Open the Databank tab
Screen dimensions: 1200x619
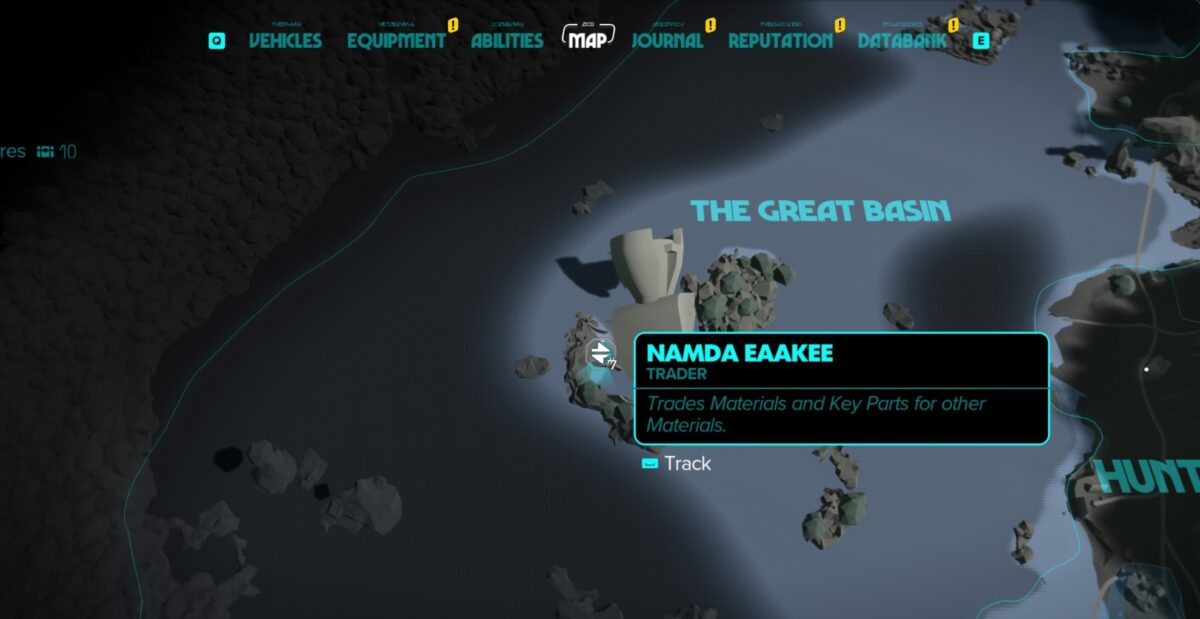902,41
